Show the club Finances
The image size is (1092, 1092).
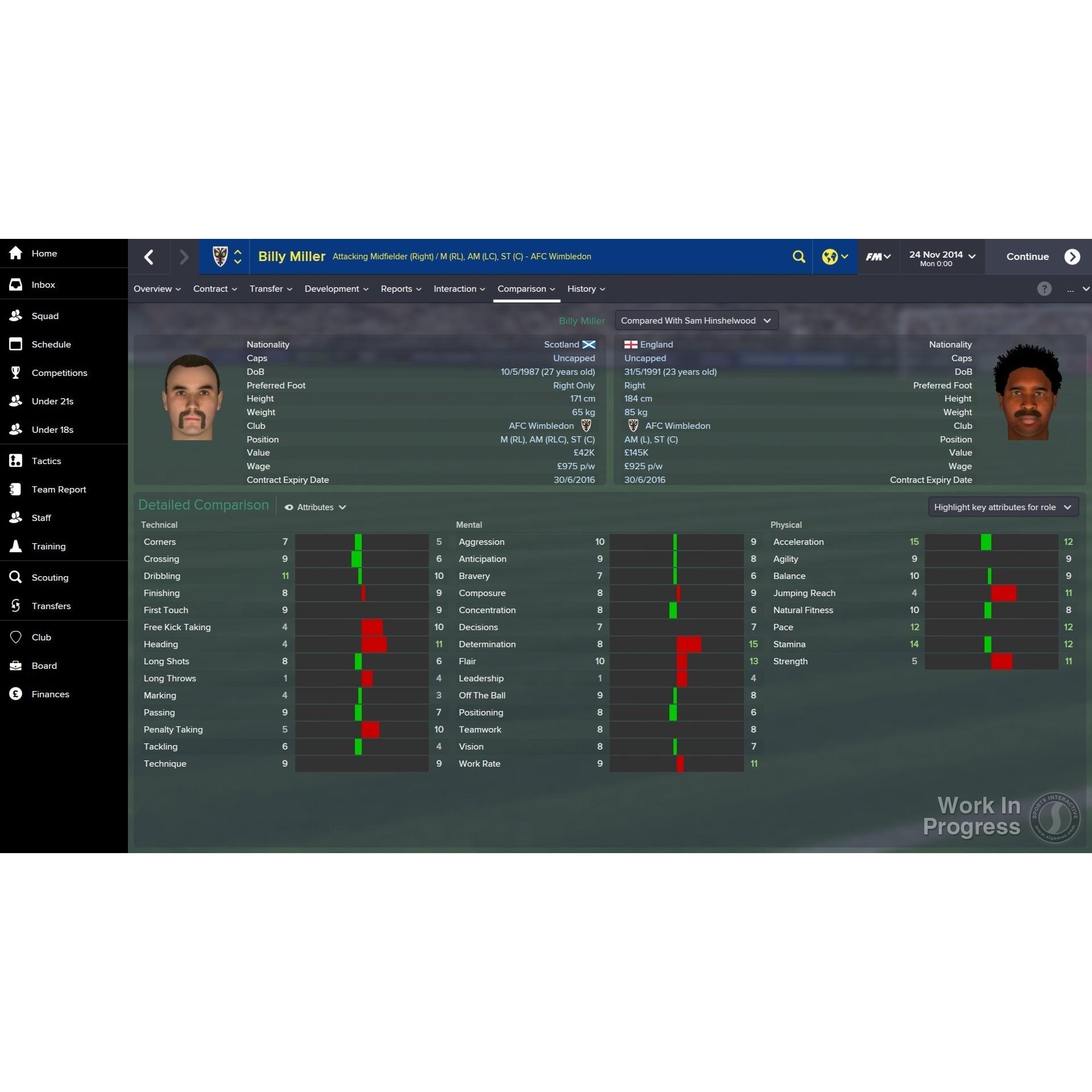(50, 694)
